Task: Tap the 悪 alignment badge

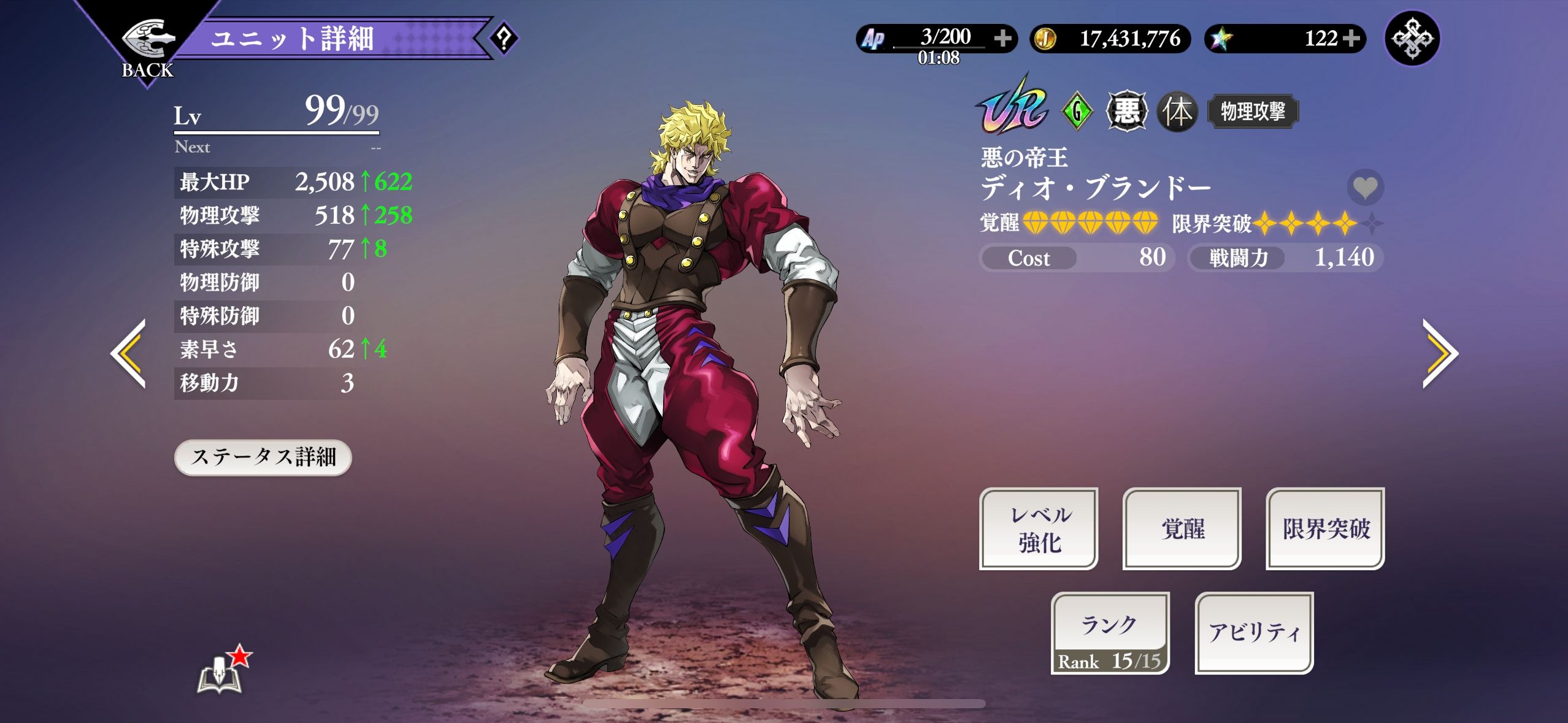Action: [1126, 112]
